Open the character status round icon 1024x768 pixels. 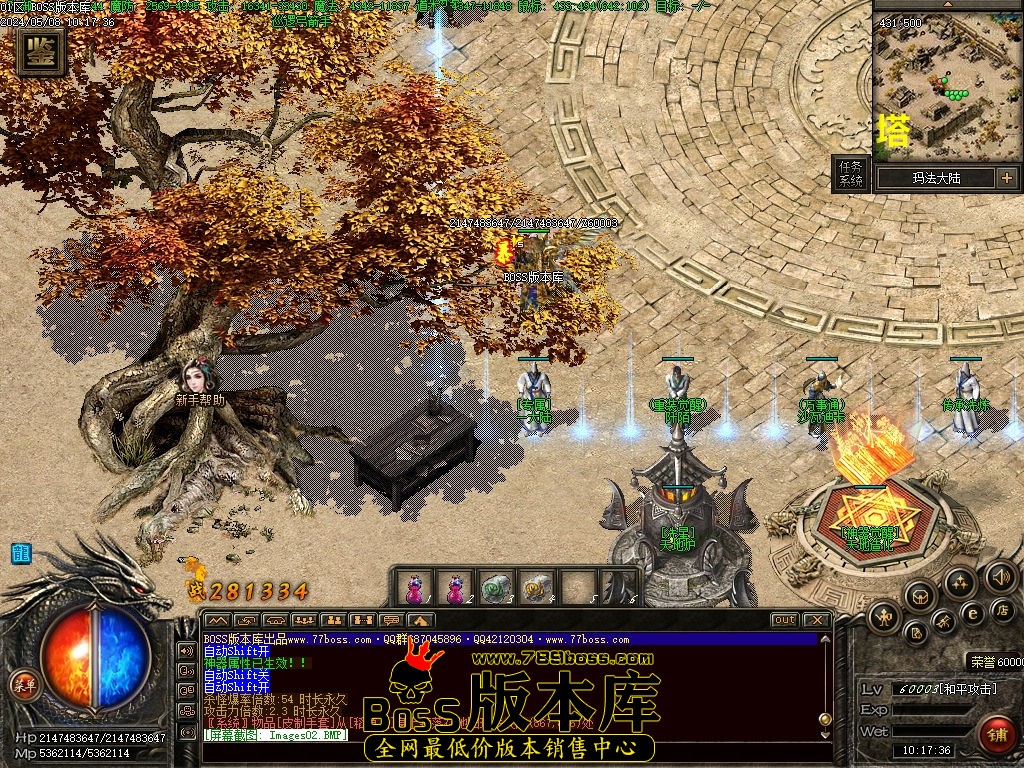[884, 616]
